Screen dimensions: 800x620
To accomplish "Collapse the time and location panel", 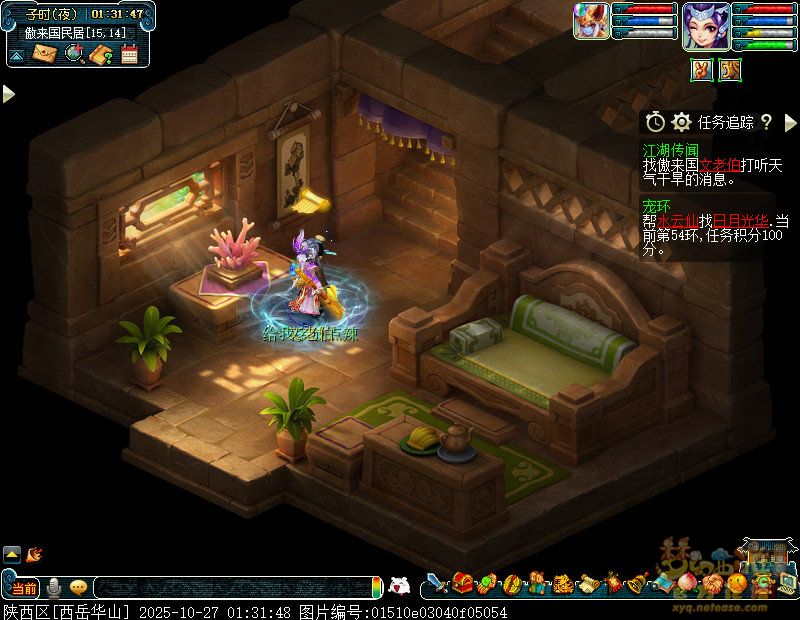I will [17, 55].
